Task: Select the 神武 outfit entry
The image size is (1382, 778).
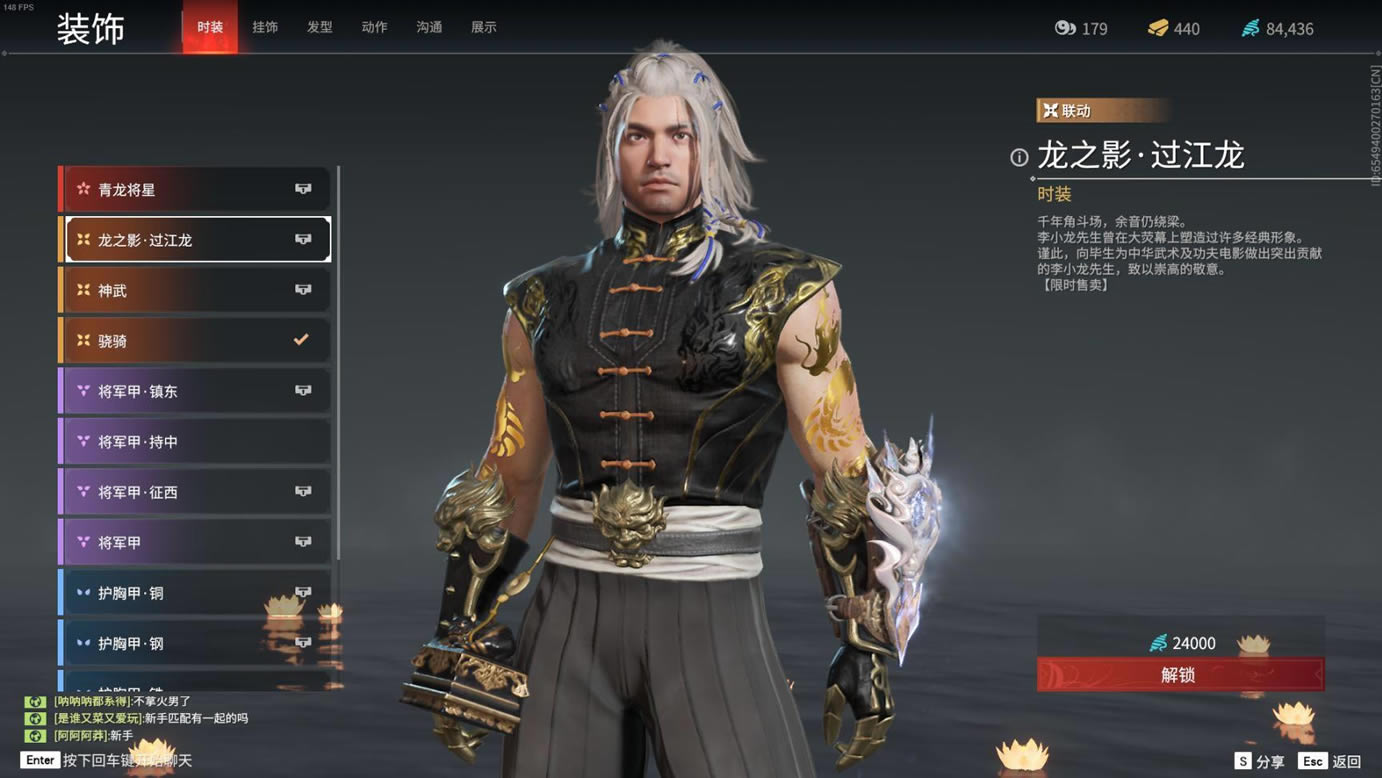Action: pyautogui.click(x=196, y=290)
